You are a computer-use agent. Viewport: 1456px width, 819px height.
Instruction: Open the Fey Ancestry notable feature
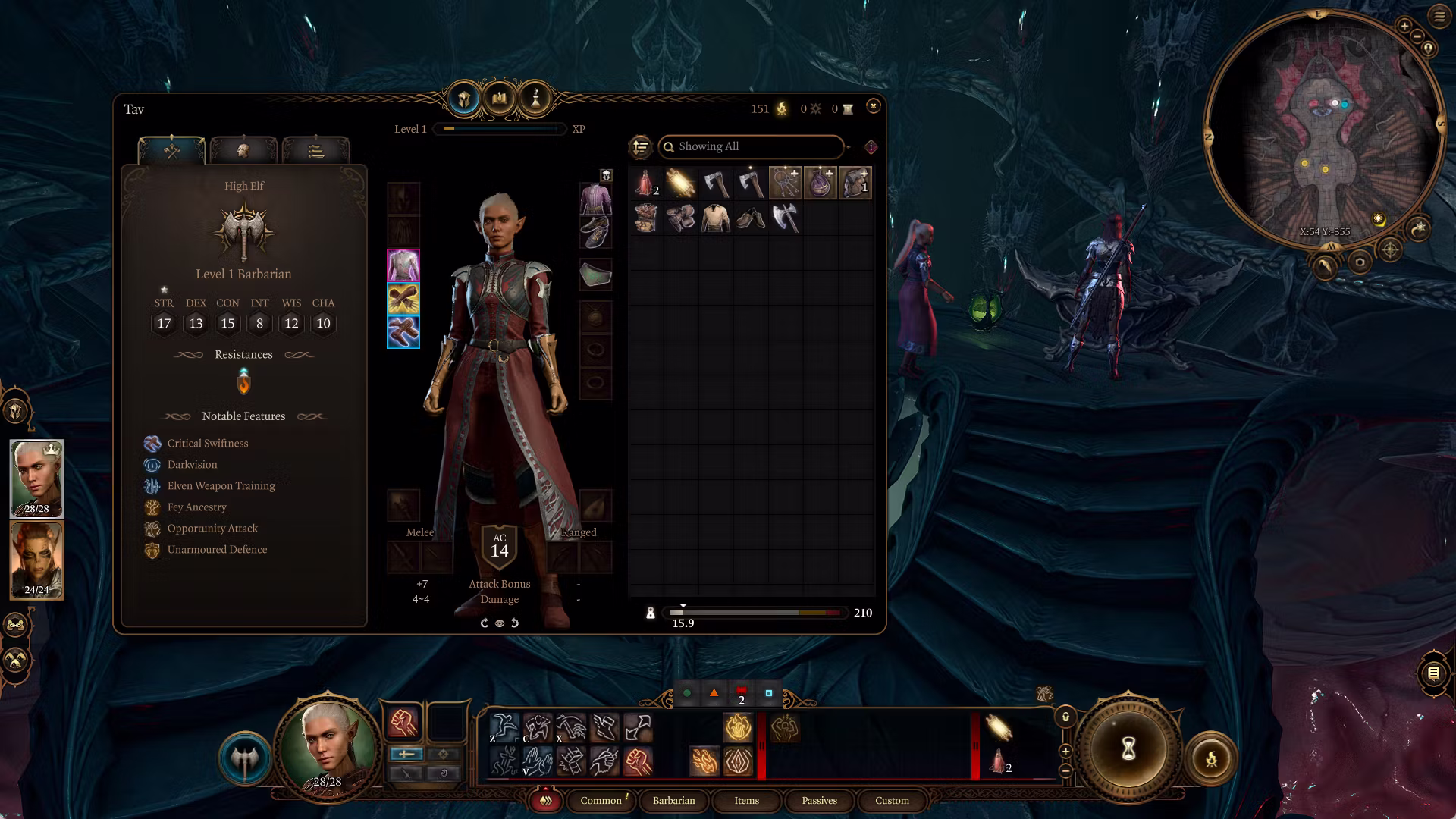click(196, 507)
